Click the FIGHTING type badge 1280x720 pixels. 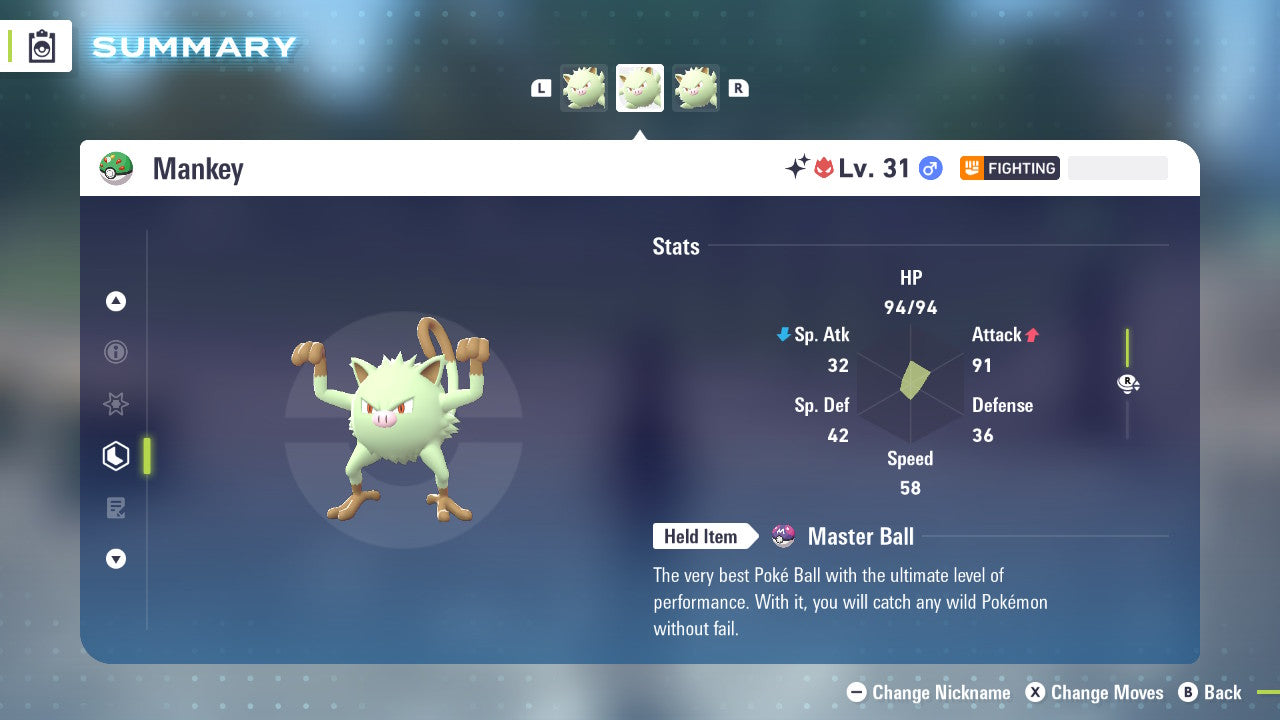1009,168
